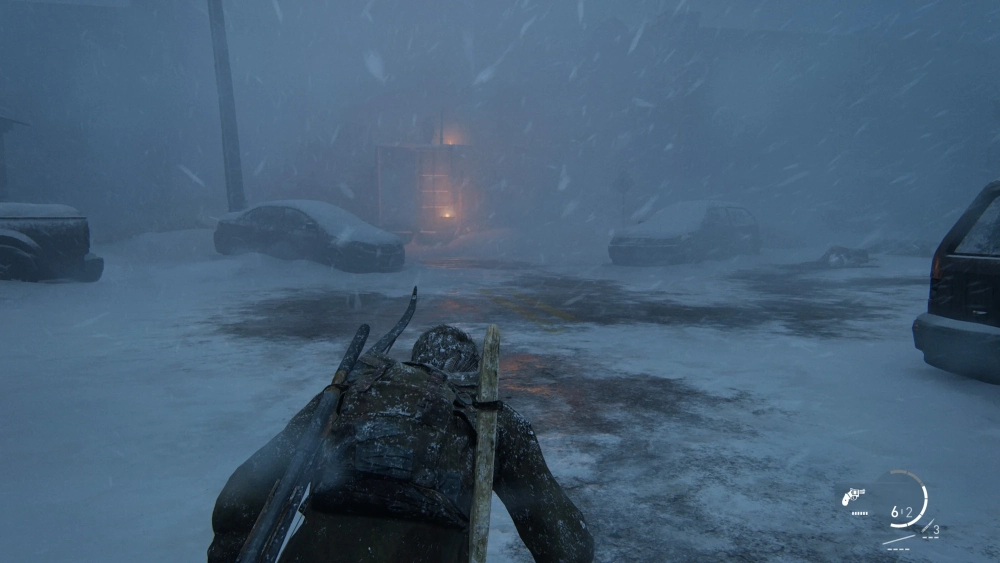Click the shiv icon beside the health ring
Screen dimensions: 1000x563
tap(927, 526)
